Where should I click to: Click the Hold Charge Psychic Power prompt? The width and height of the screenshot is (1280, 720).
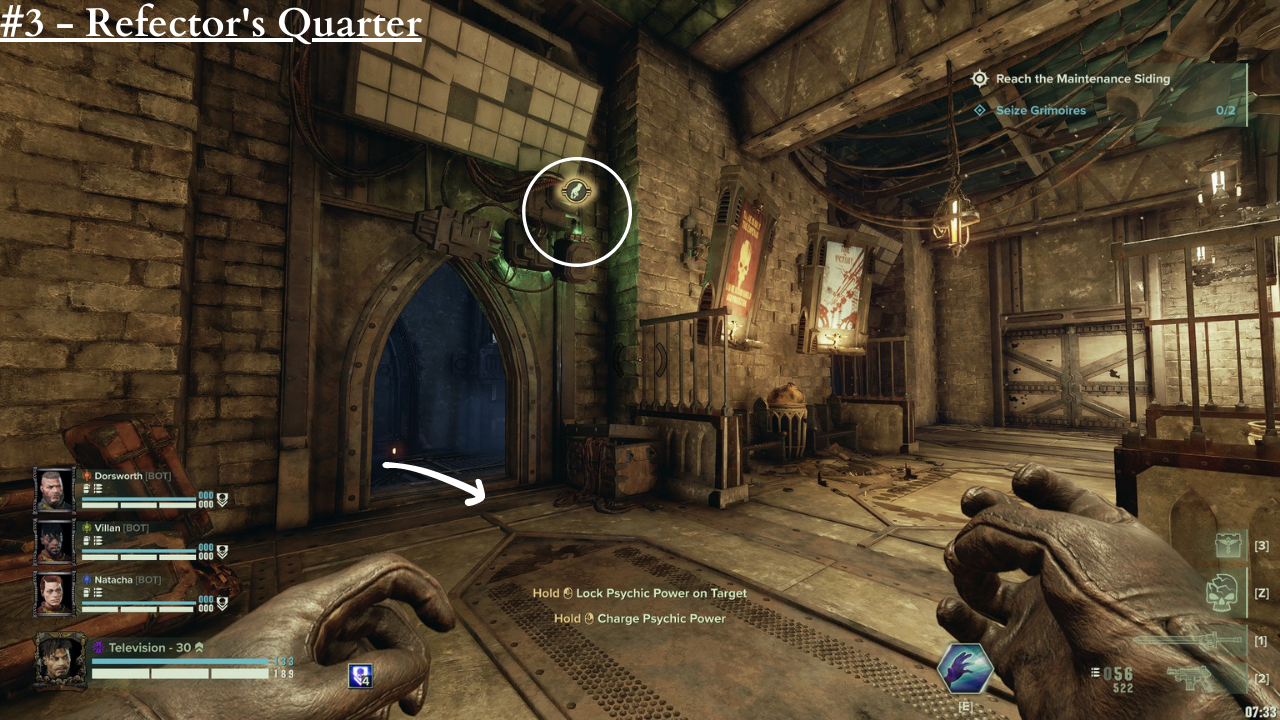pyautogui.click(x=640, y=618)
